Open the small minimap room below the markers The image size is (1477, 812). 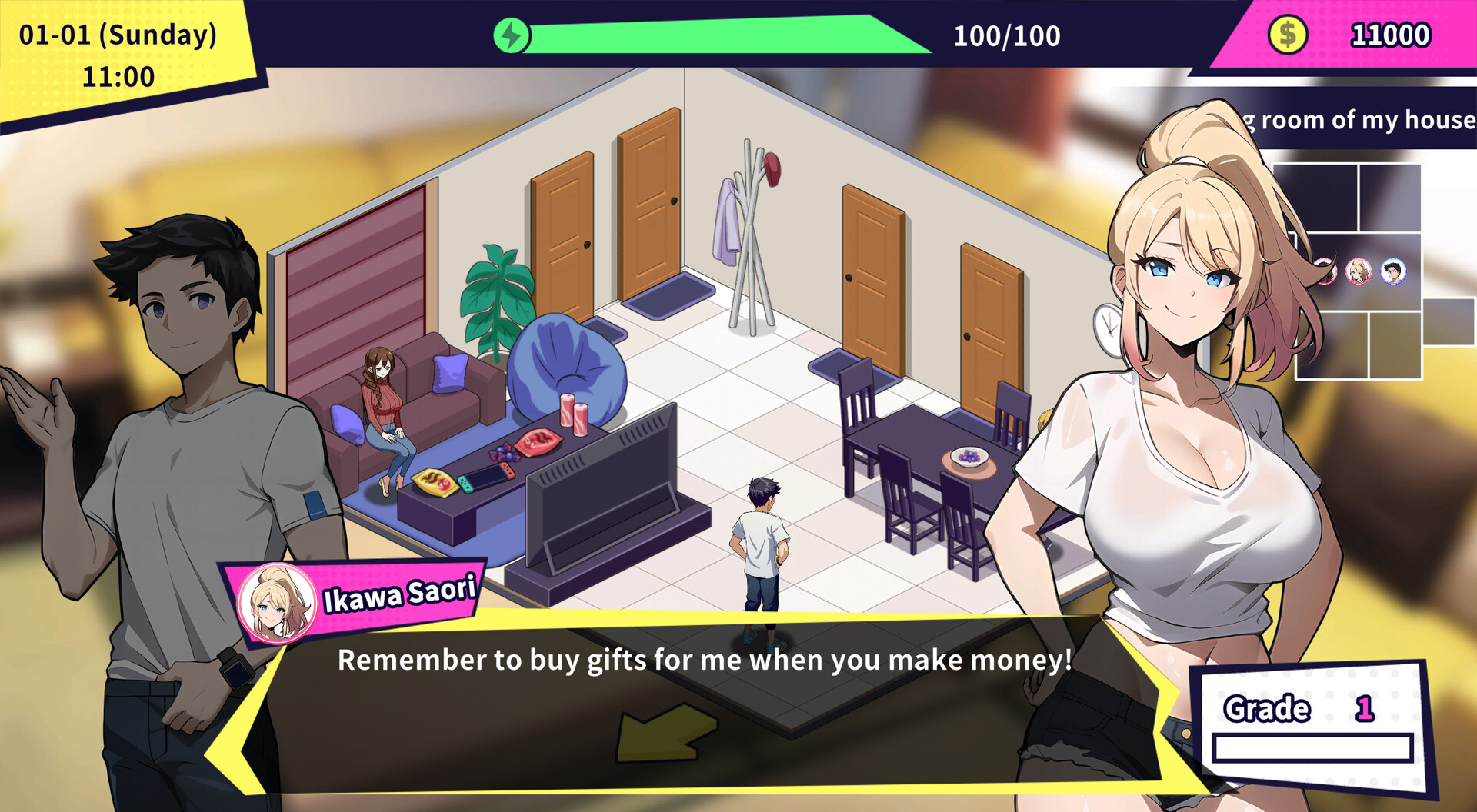click(x=1395, y=346)
